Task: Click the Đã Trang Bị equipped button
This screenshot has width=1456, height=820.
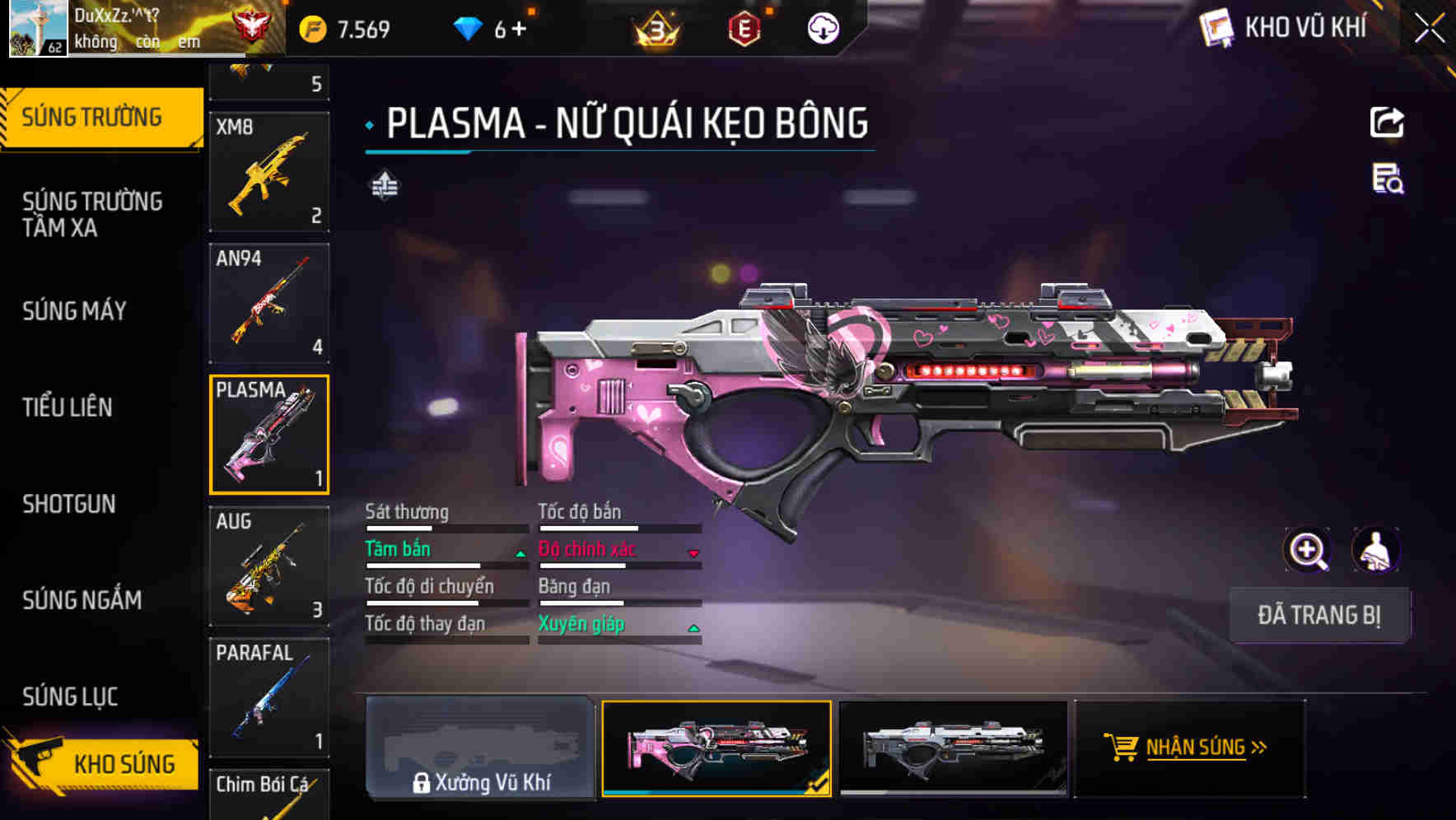Action: click(1318, 615)
